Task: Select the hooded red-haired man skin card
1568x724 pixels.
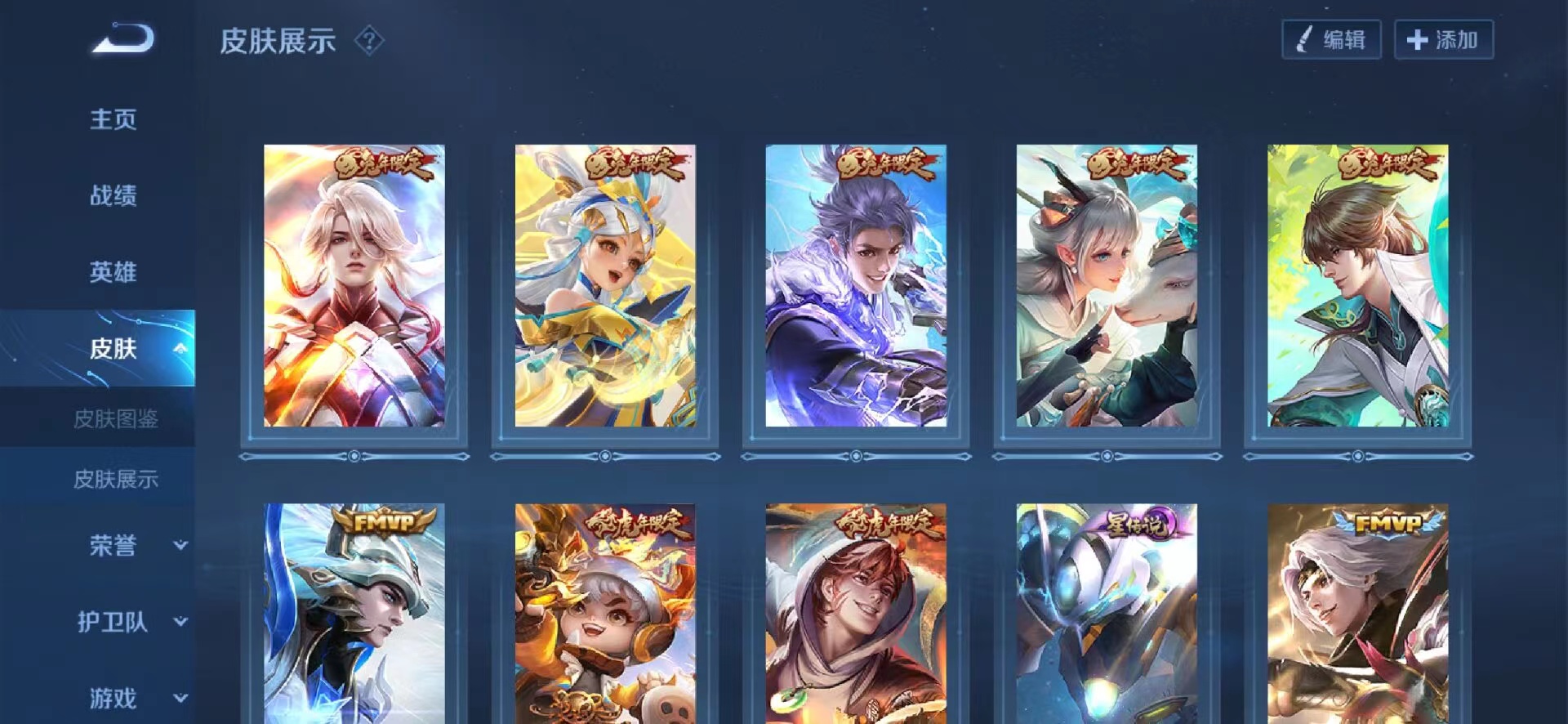Action: [x=856, y=613]
